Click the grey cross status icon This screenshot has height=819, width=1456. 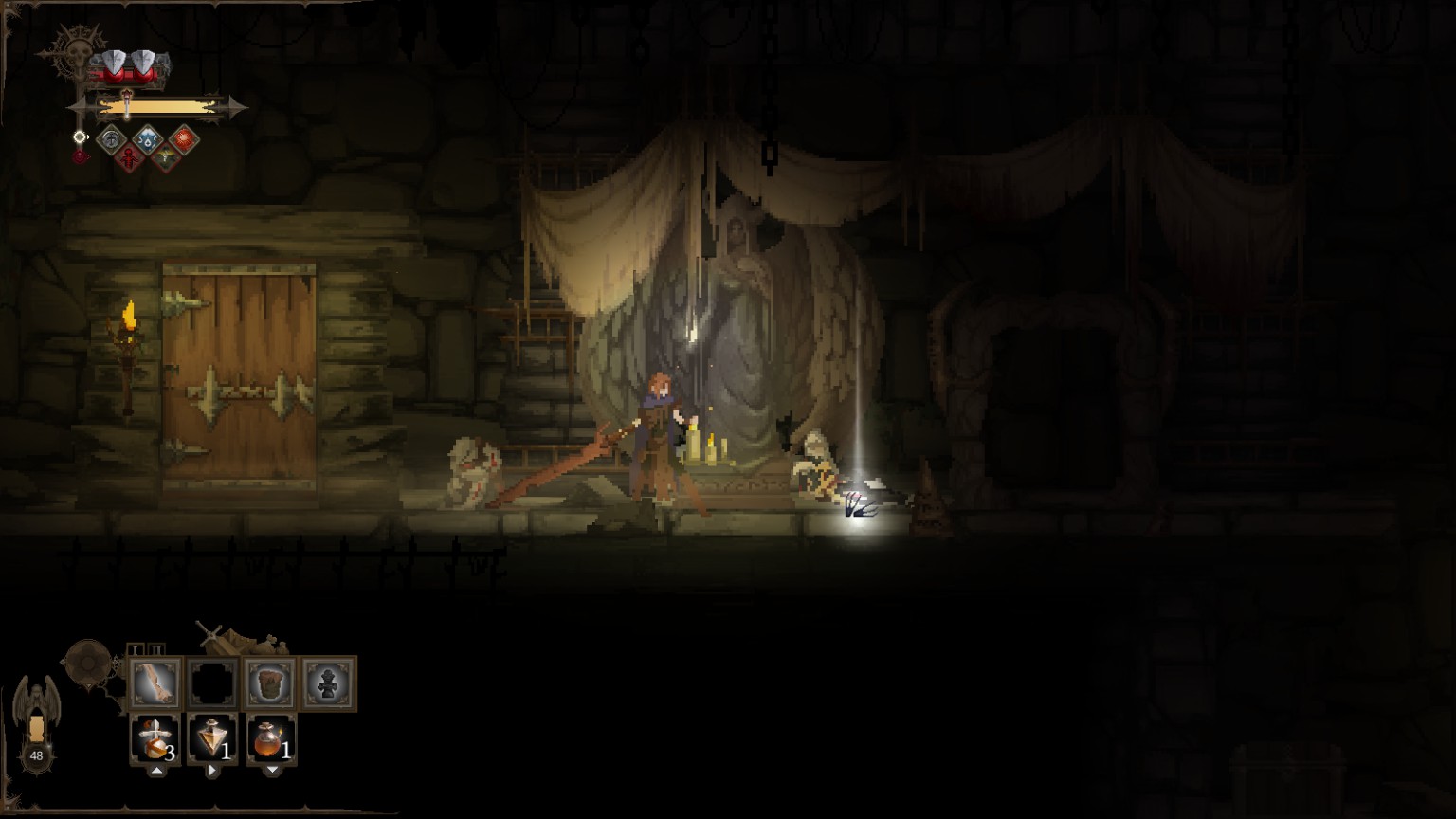(111, 139)
